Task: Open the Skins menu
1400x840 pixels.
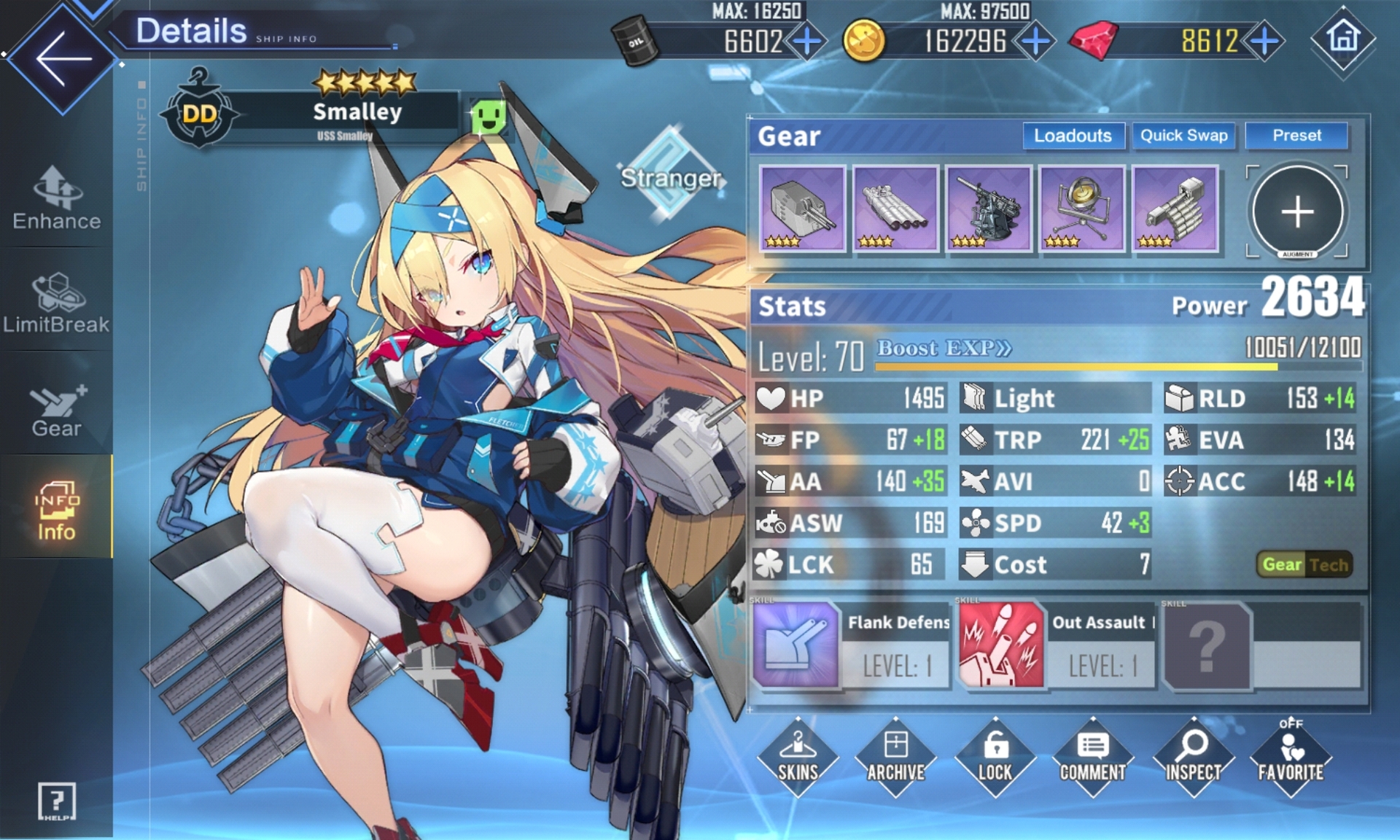Action: (x=798, y=758)
